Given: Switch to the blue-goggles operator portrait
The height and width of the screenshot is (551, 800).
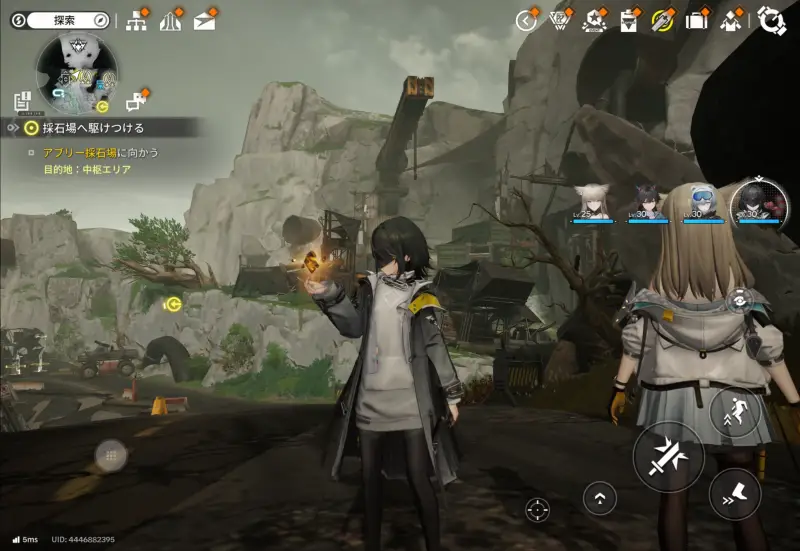Looking at the screenshot, I should pyautogui.click(x=702, y=198).
